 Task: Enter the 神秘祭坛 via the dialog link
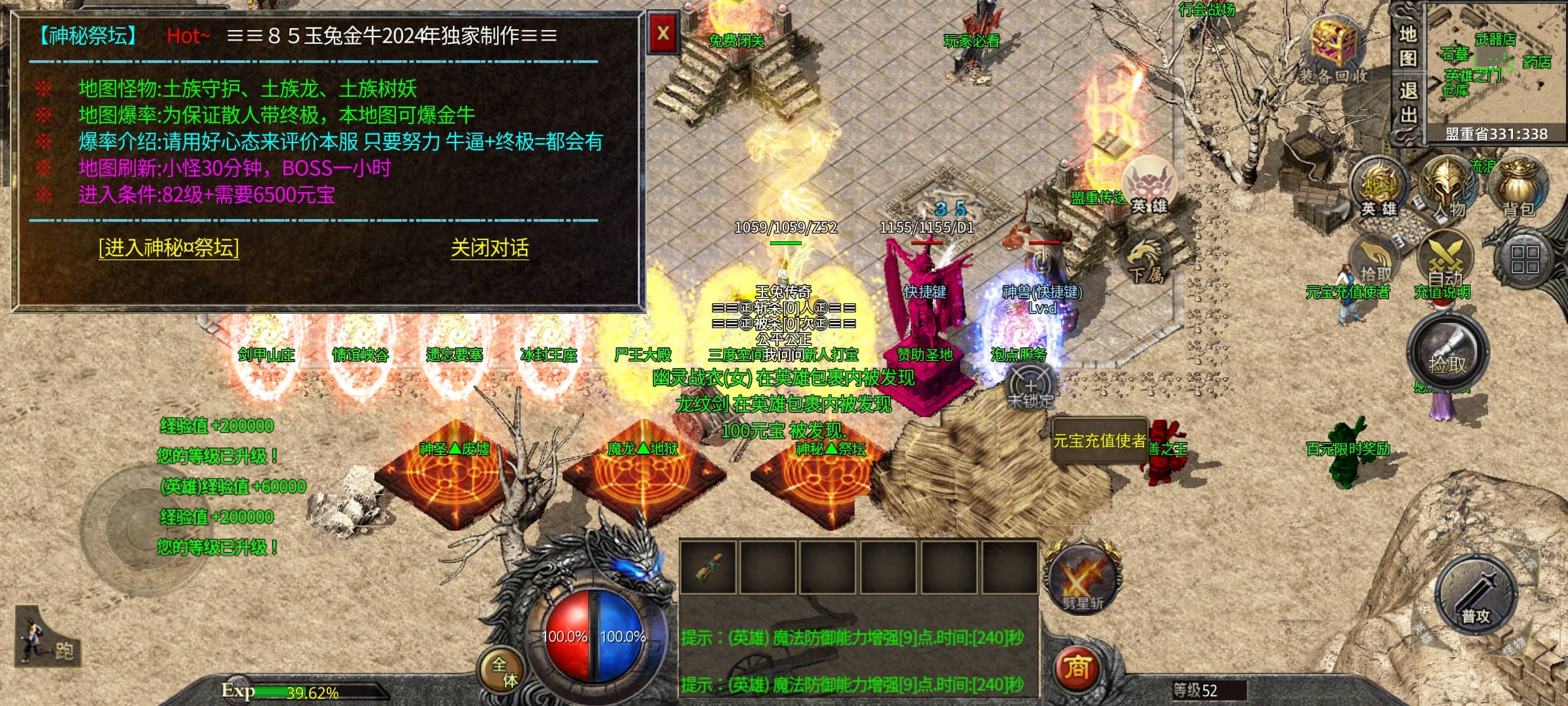[x=169, y=248]
